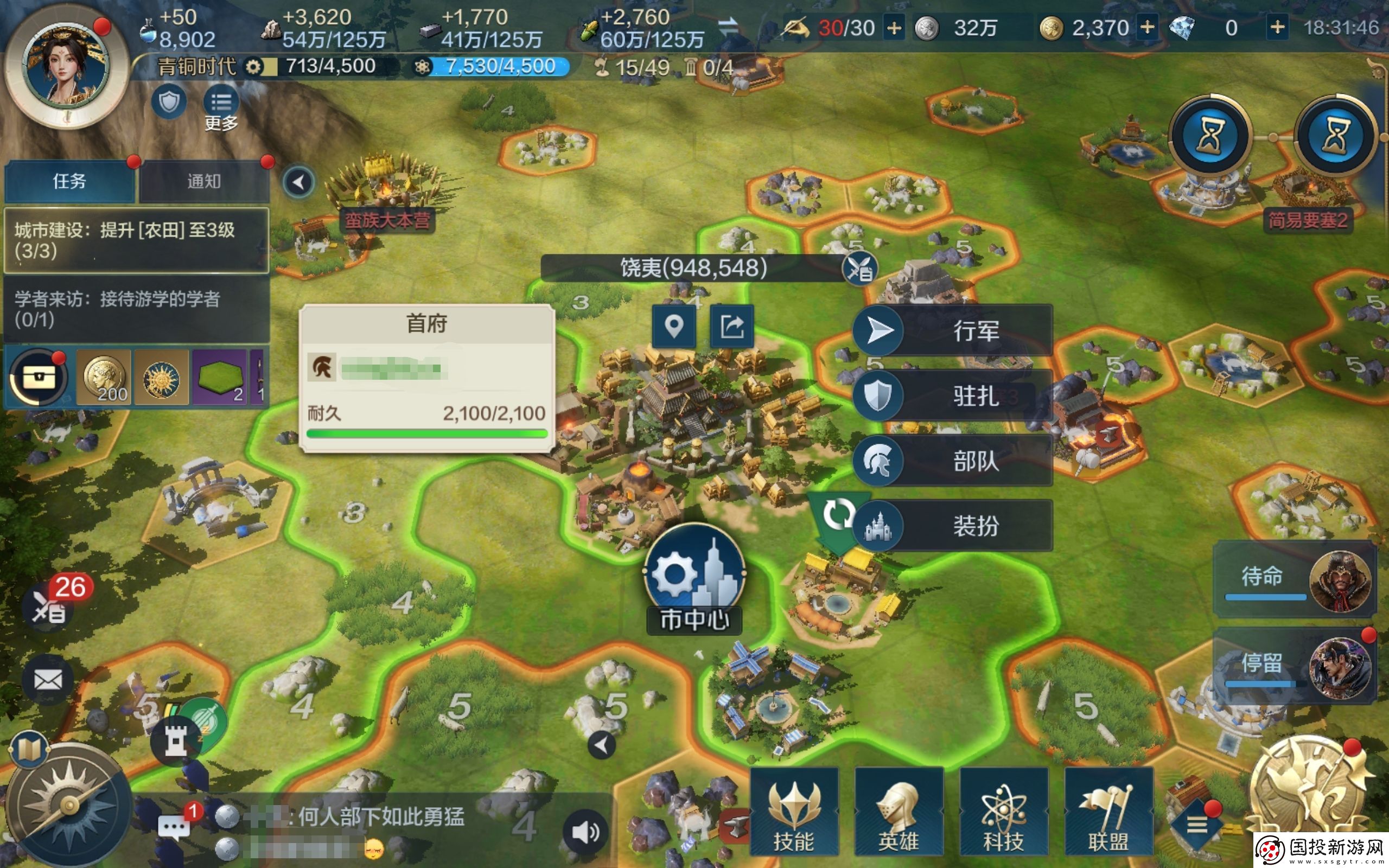The image size is (1389, 868).
Task: Open the 装扮 city skin option
Action: 953,525
